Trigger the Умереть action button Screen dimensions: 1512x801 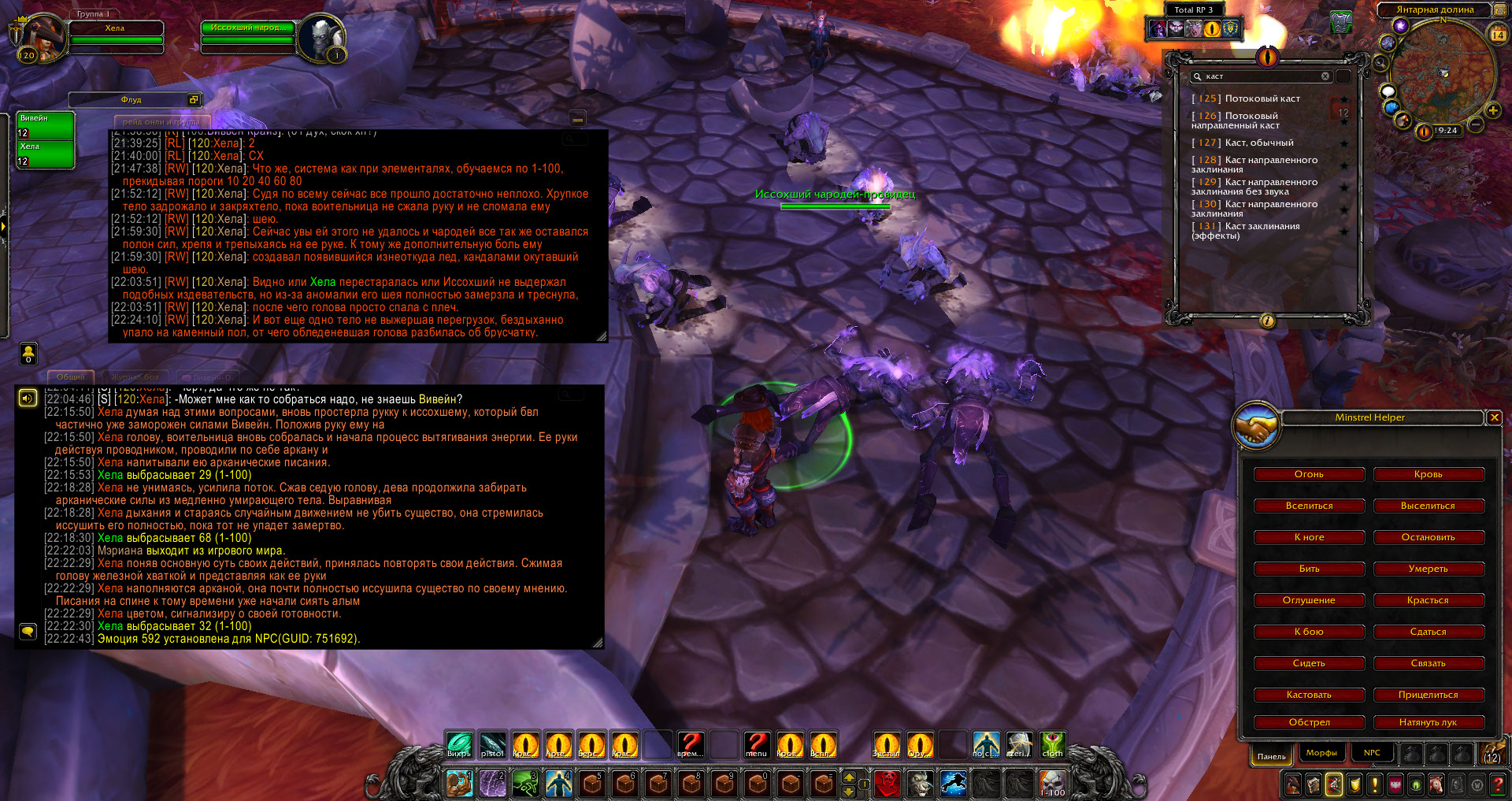(x=1428, y=569)
